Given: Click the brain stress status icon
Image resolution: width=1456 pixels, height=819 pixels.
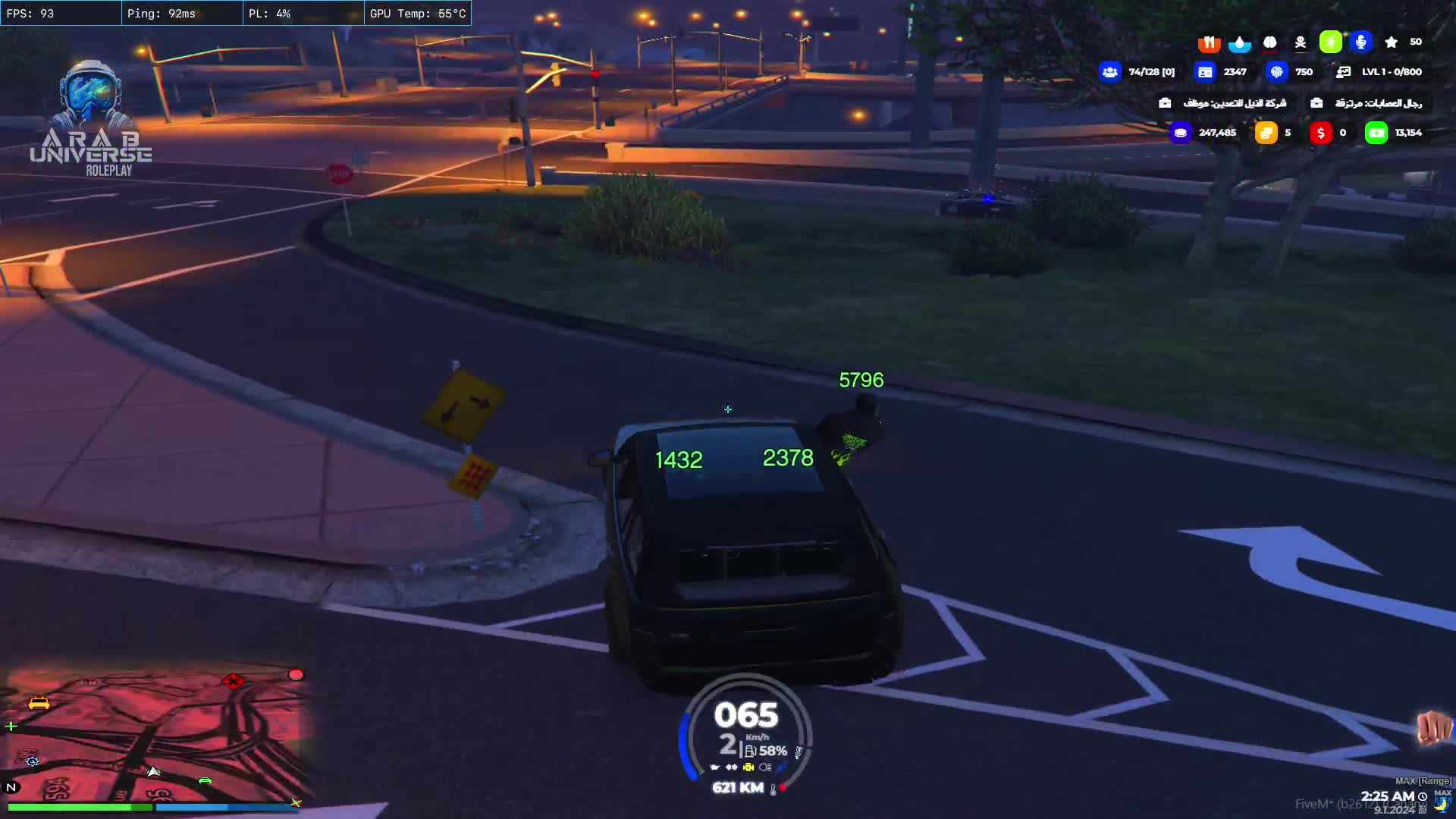Looking at the screenshot, I should pyautogui.click(x=1269, y=42).
